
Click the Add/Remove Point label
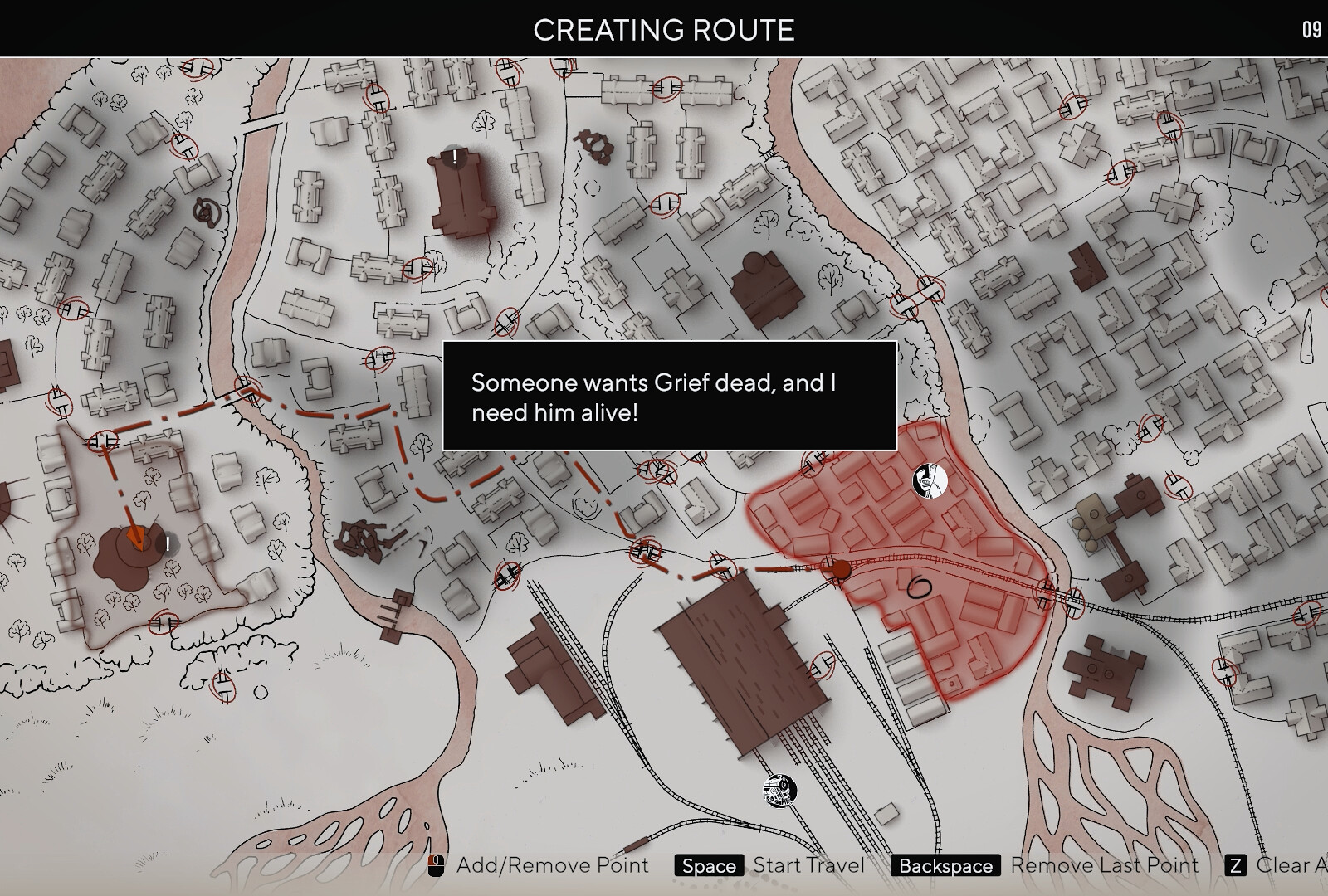[552, 865]
